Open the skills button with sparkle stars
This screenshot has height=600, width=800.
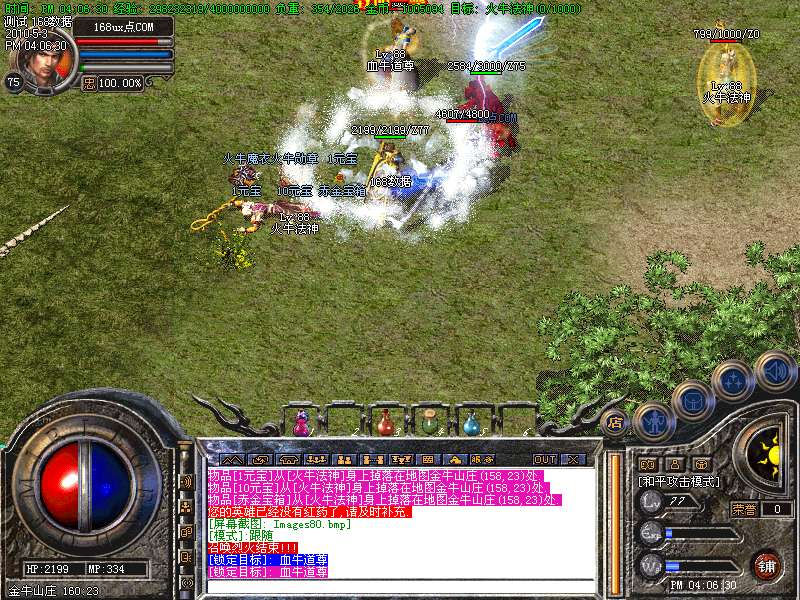coord(733,380)
